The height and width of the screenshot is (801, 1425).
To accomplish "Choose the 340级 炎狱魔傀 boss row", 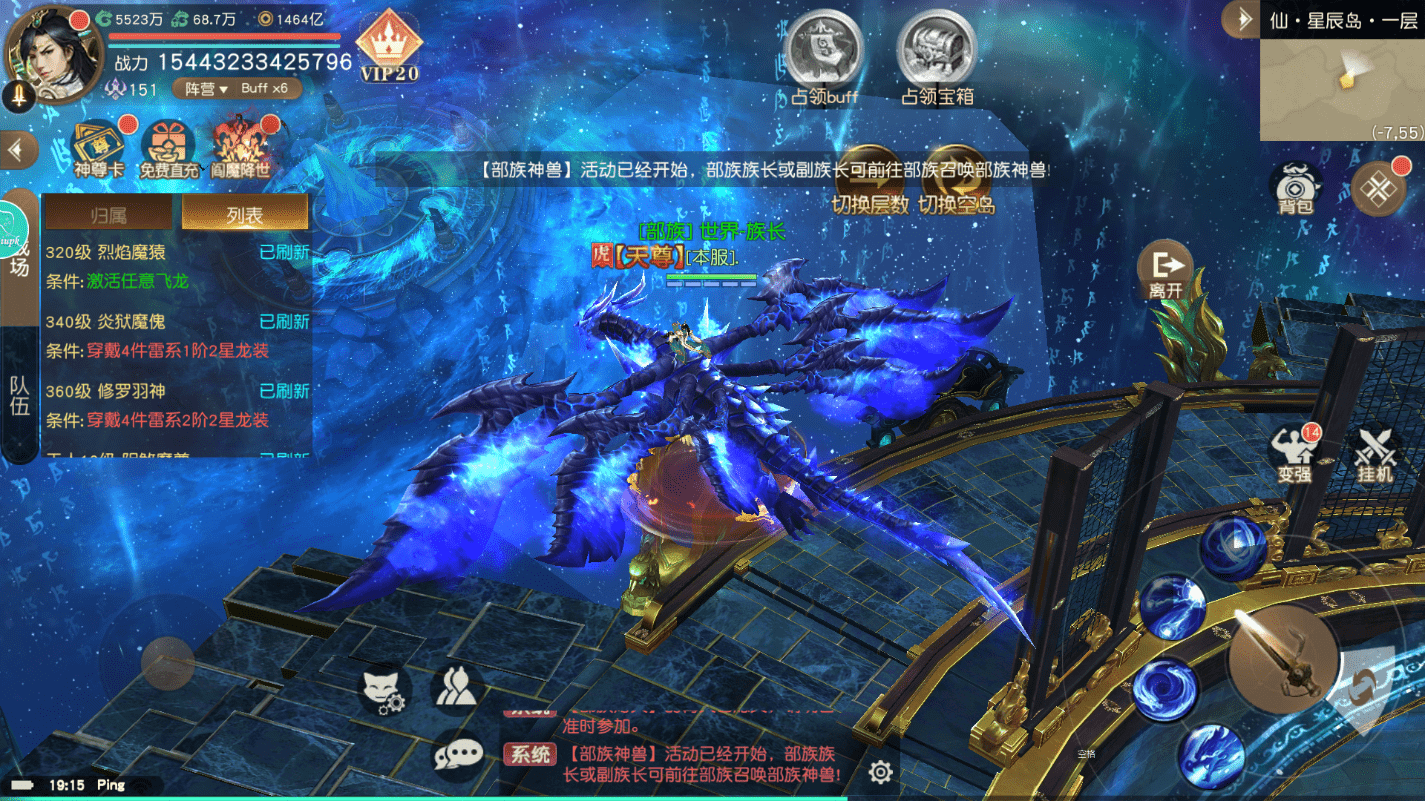I will (177, 336).
